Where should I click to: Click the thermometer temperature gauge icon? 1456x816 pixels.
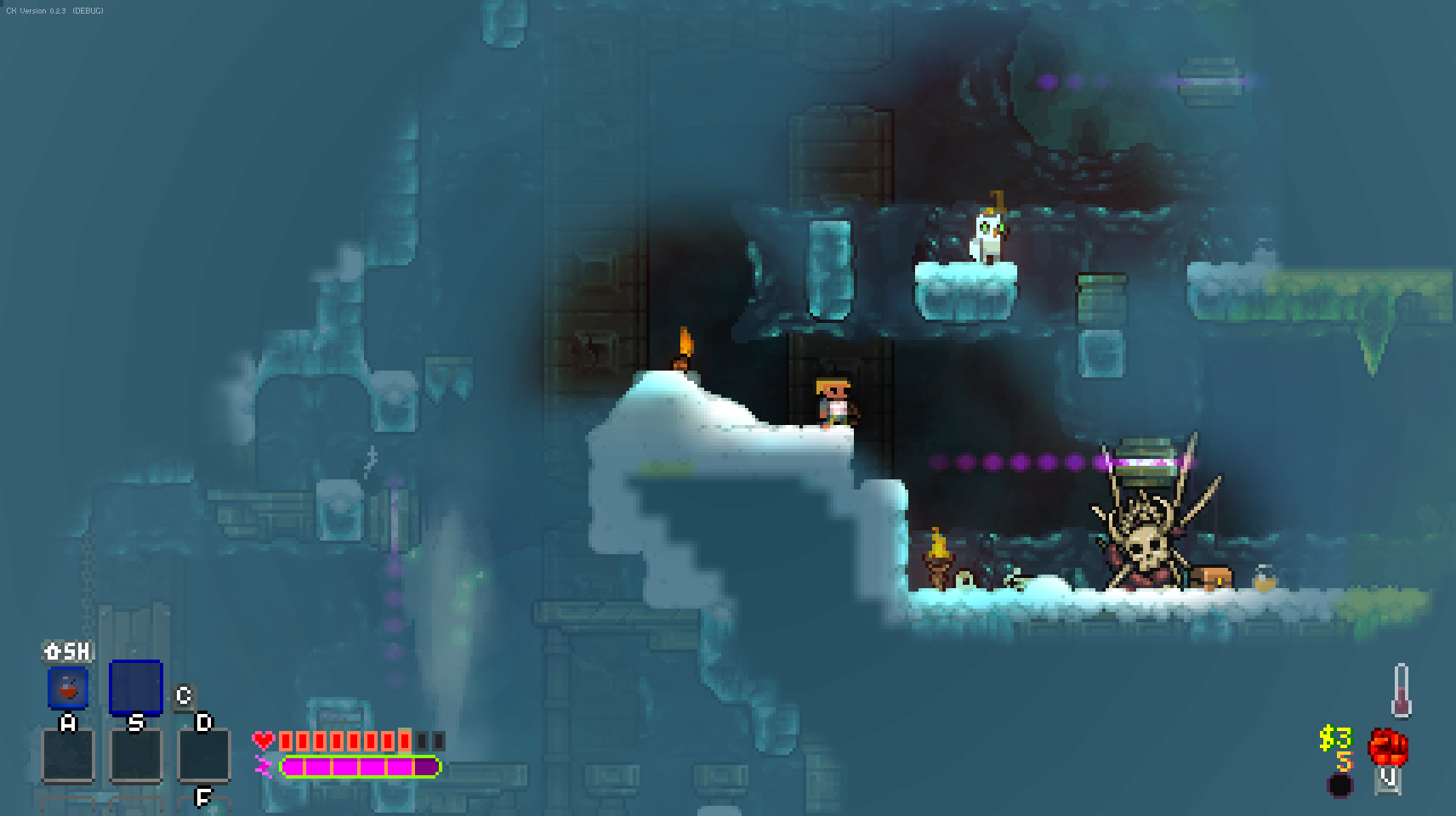tap(1401, 690)
